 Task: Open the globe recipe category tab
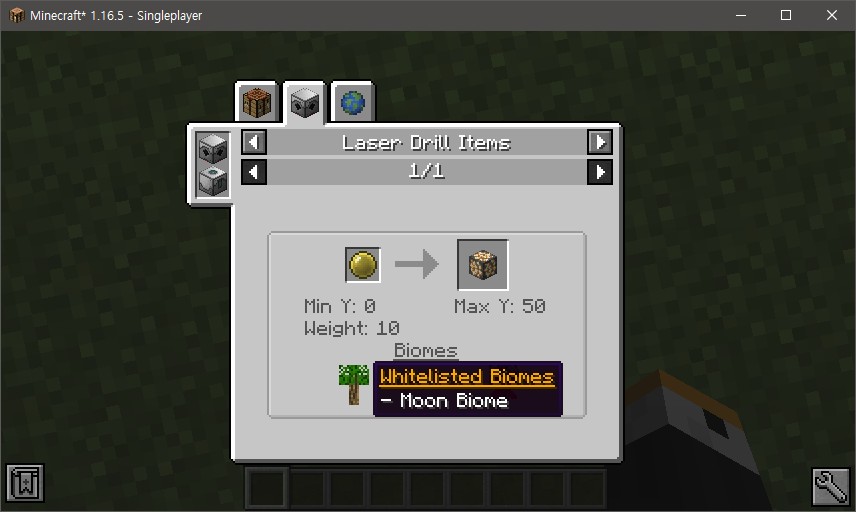(x=352, y=102)
